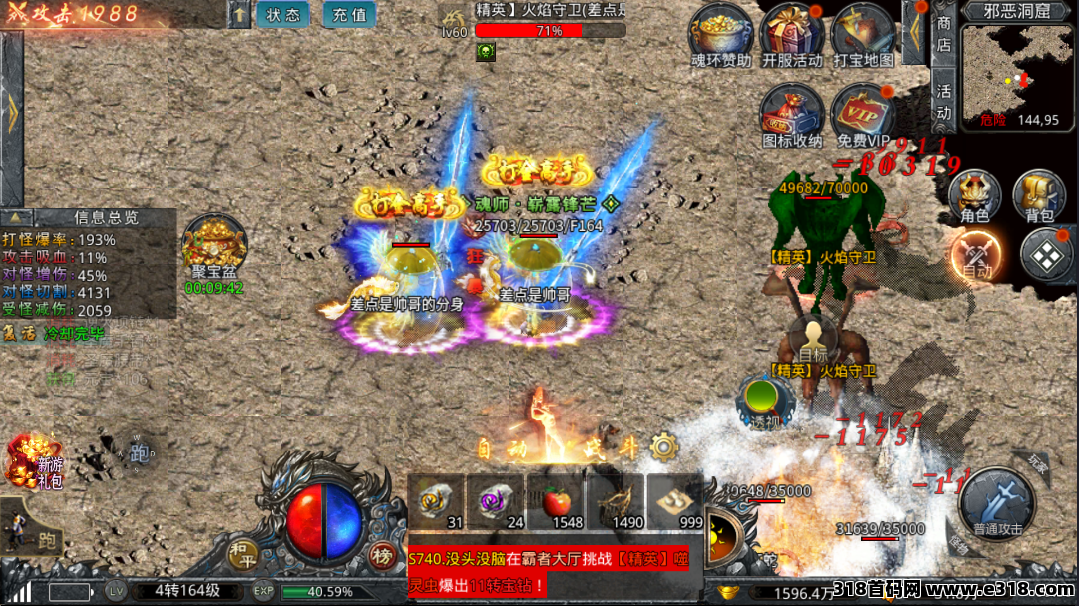Open the 角色 character sheet

[974, 195]
